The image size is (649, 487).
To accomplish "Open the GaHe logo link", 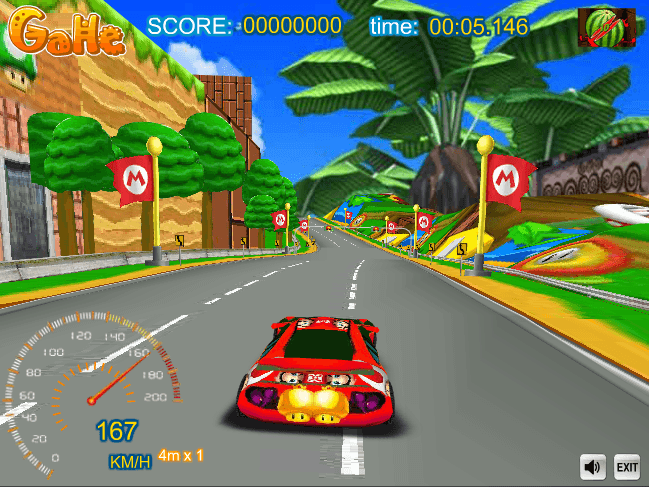I will coord(70,32).
